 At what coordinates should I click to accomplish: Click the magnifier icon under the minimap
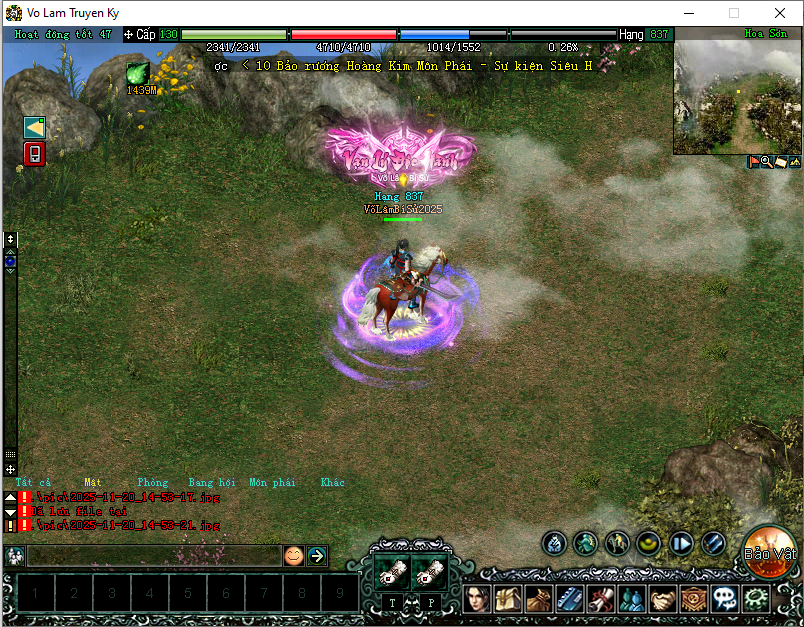[766, 161]
